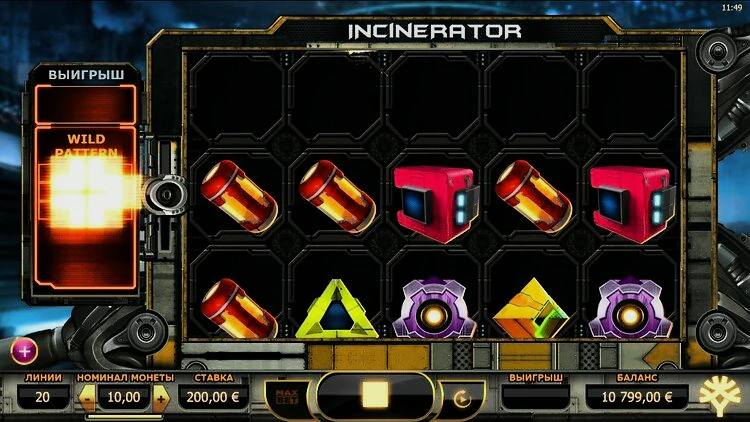Click the central spin stop button
The image size is (750, 422).
(x=374, y=395)
